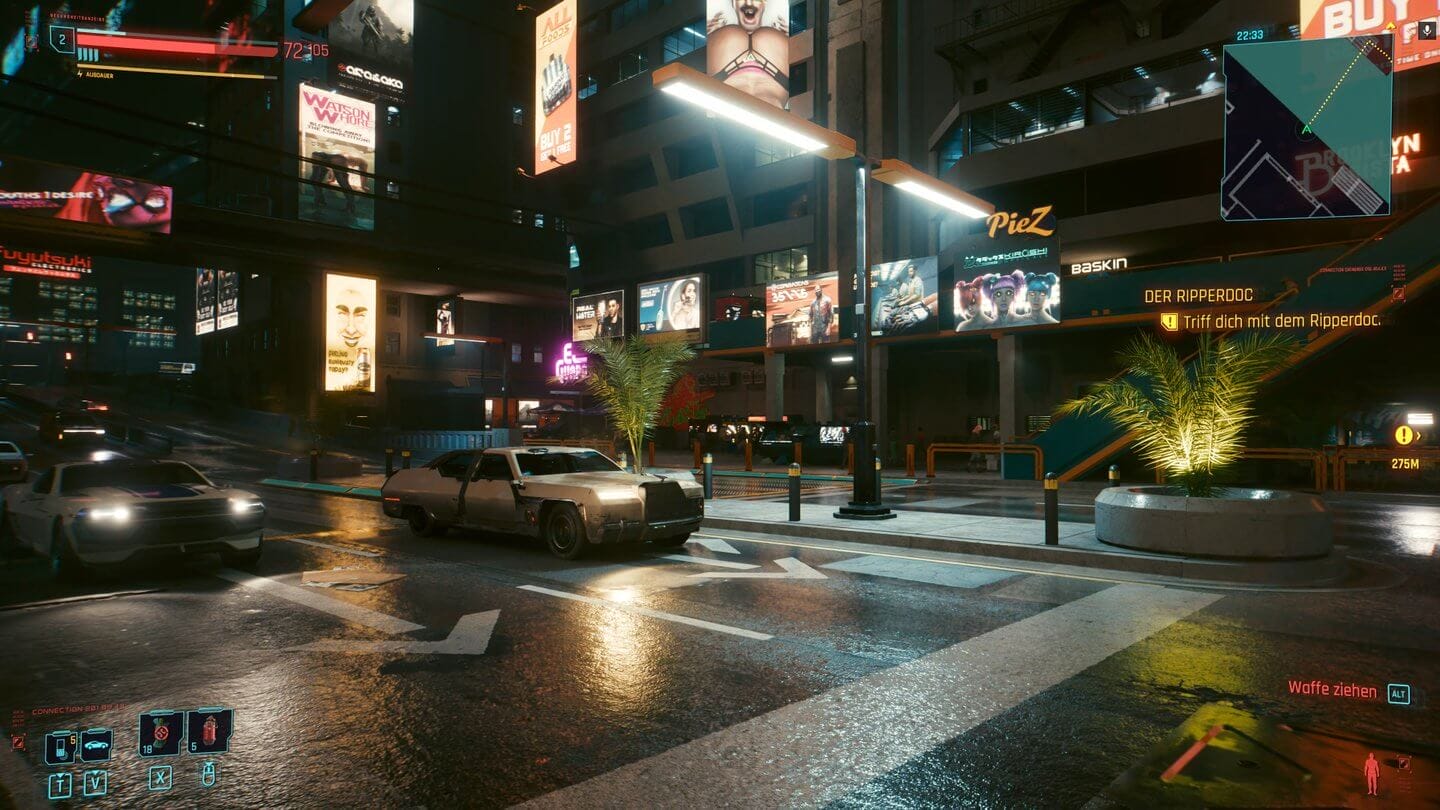Click the player level 2 badge
Screen dimensions: 1440x810
click(x=62, y=39)
